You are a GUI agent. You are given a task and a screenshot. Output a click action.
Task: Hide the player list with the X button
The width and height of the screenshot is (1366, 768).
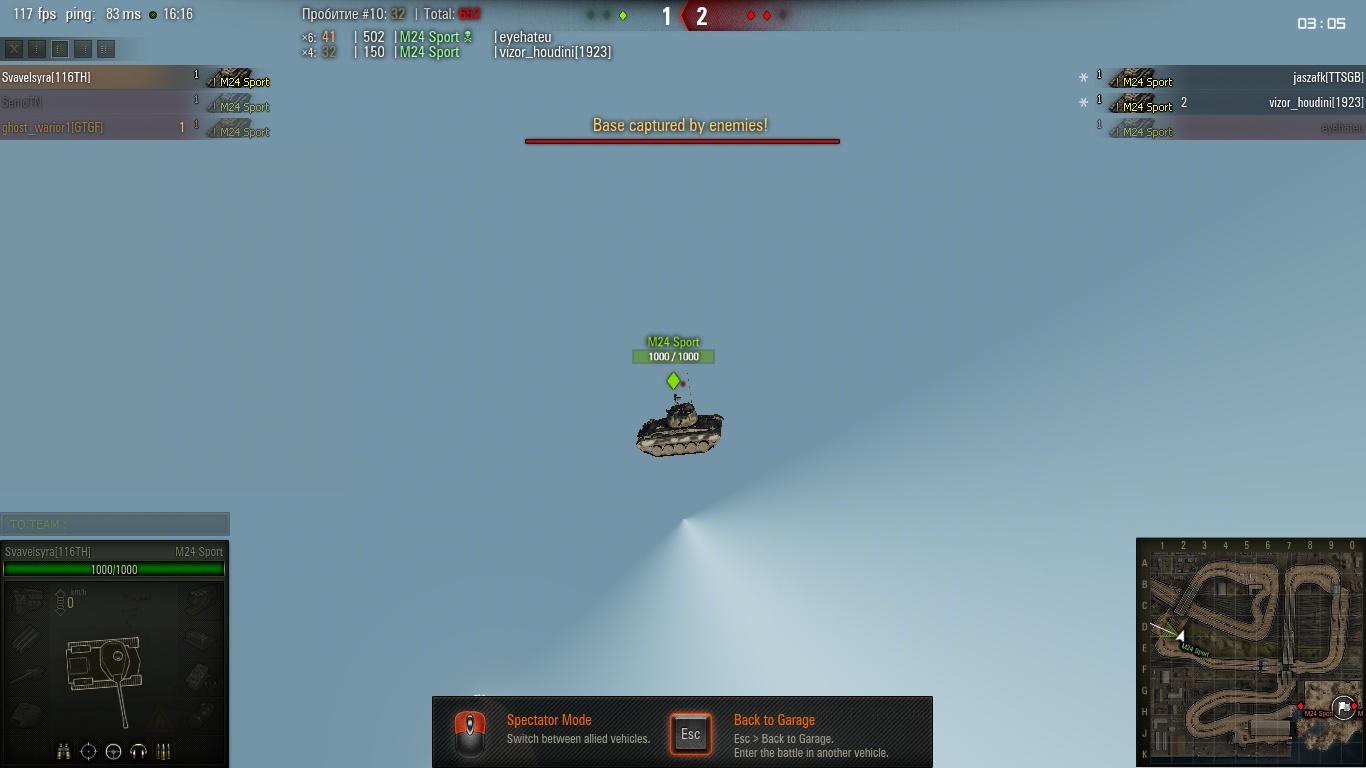[14, 48]
